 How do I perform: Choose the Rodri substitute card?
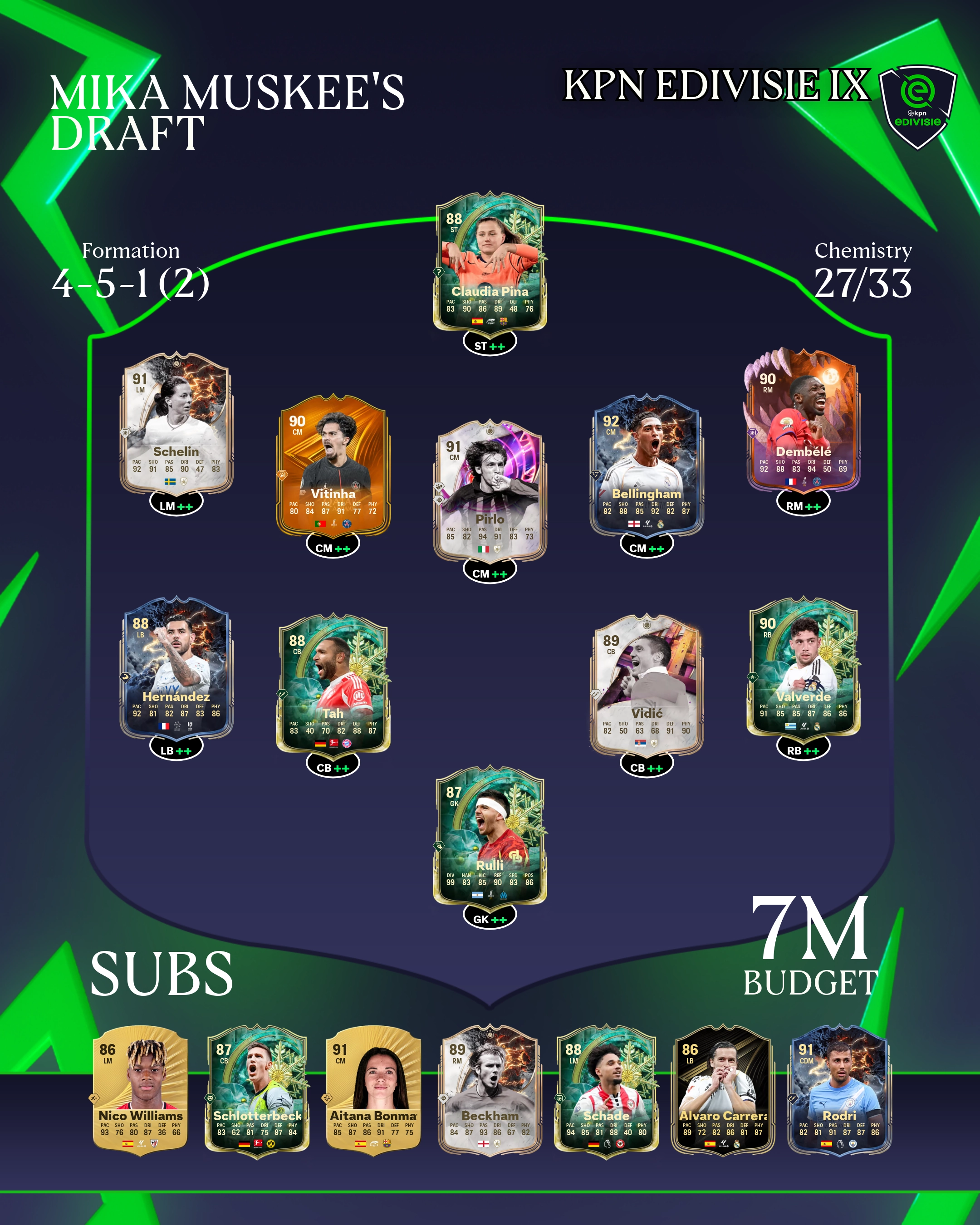(x=839, y=1090)
